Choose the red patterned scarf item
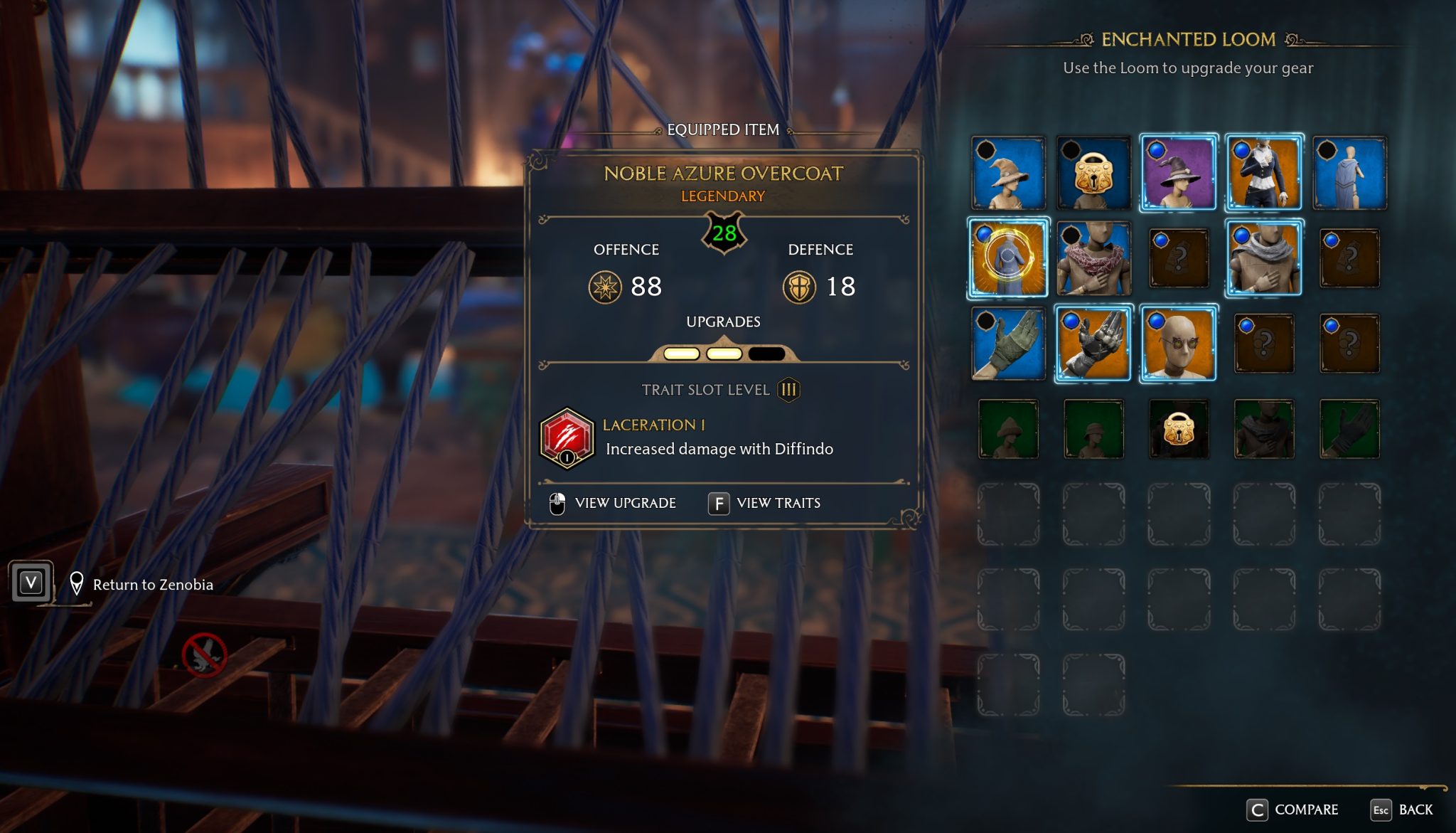This screenshot has width=1456, height=833. click(1093, 258)
